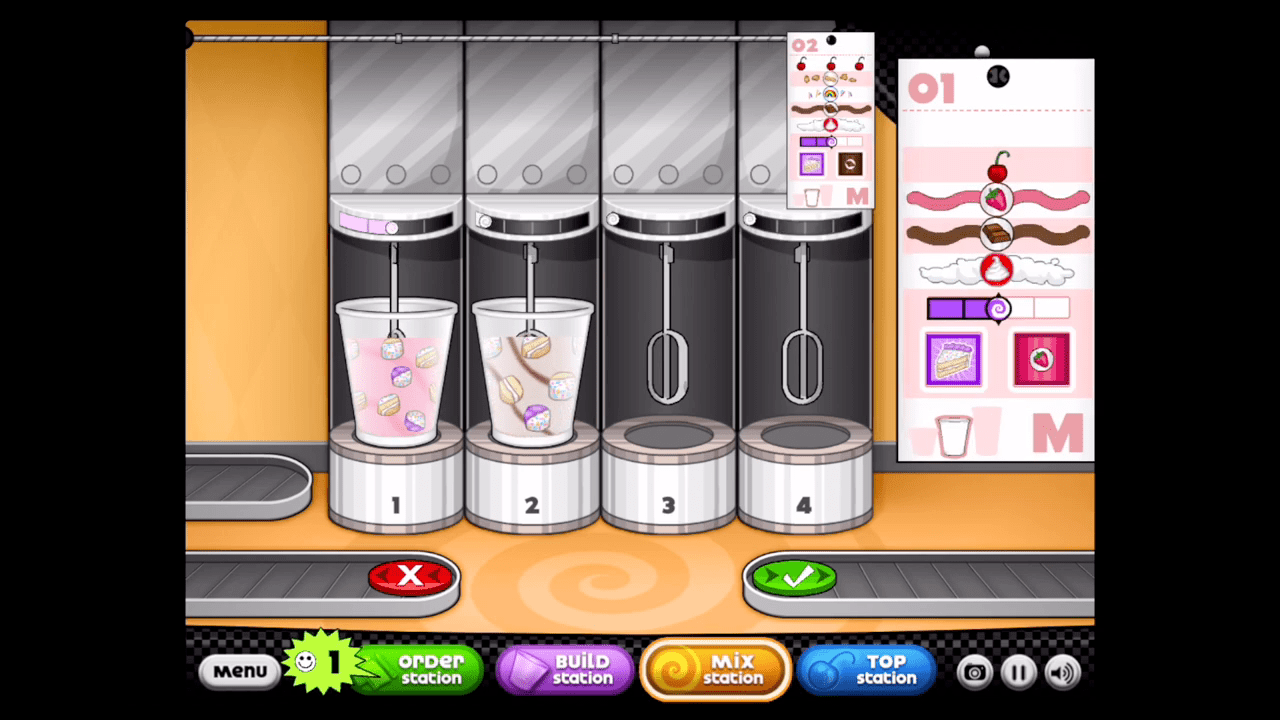Go to the Build Station

566,670
